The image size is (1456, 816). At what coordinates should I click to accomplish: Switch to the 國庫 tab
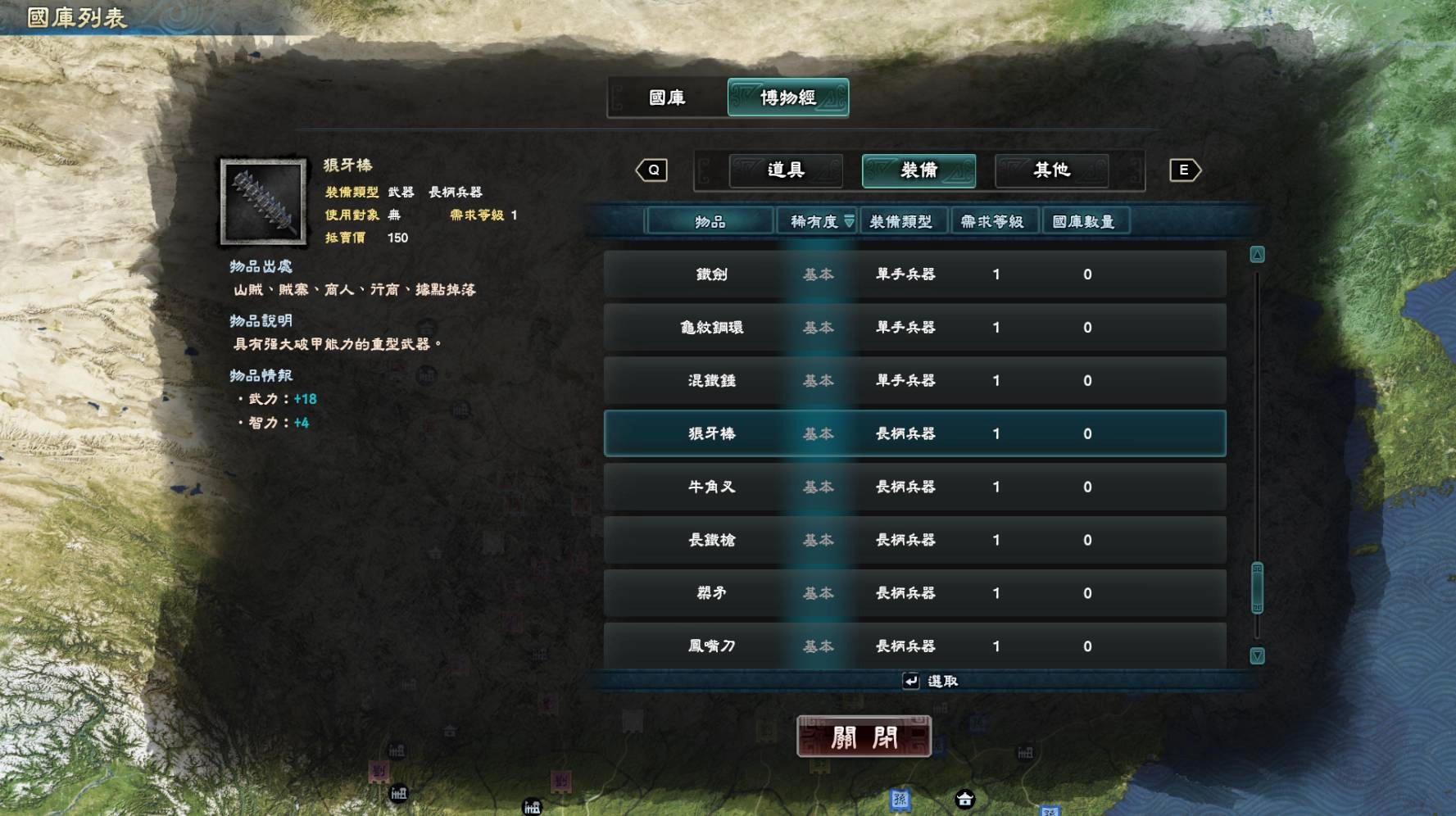pyautogui.click(x=665, y=97)
